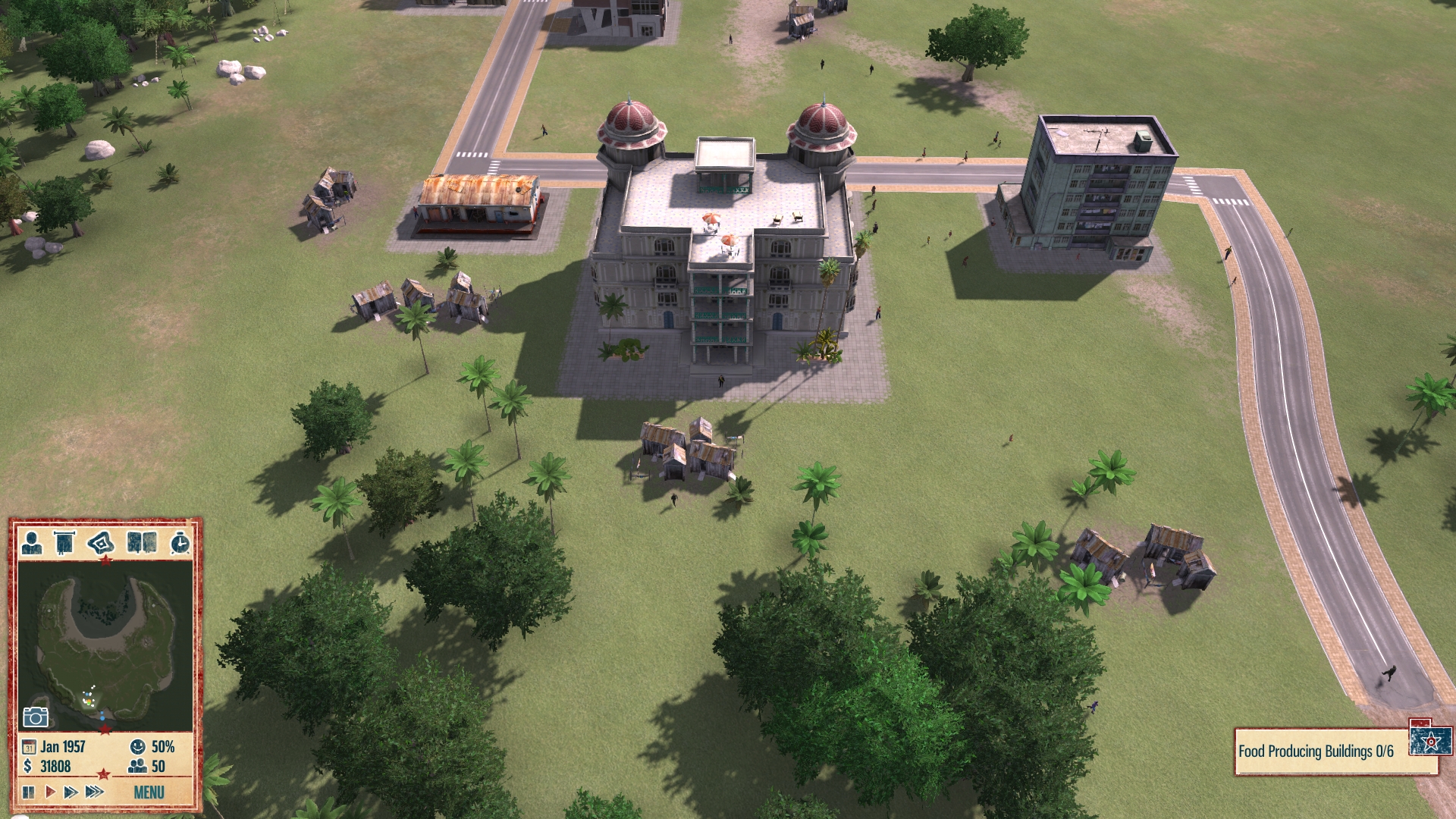Pause the game

pos(29,792)
